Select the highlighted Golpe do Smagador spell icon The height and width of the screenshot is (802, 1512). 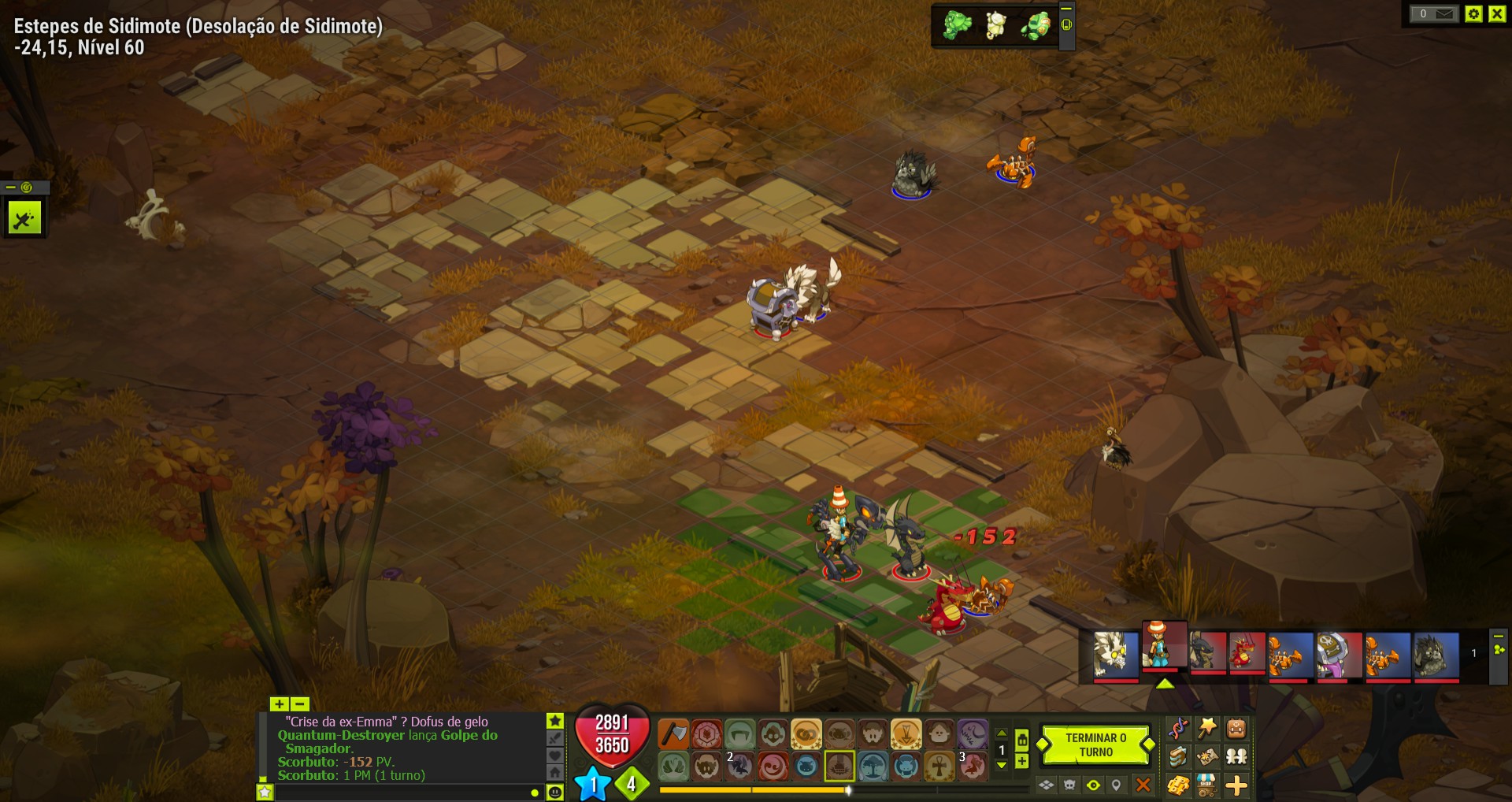coord(840,767)
